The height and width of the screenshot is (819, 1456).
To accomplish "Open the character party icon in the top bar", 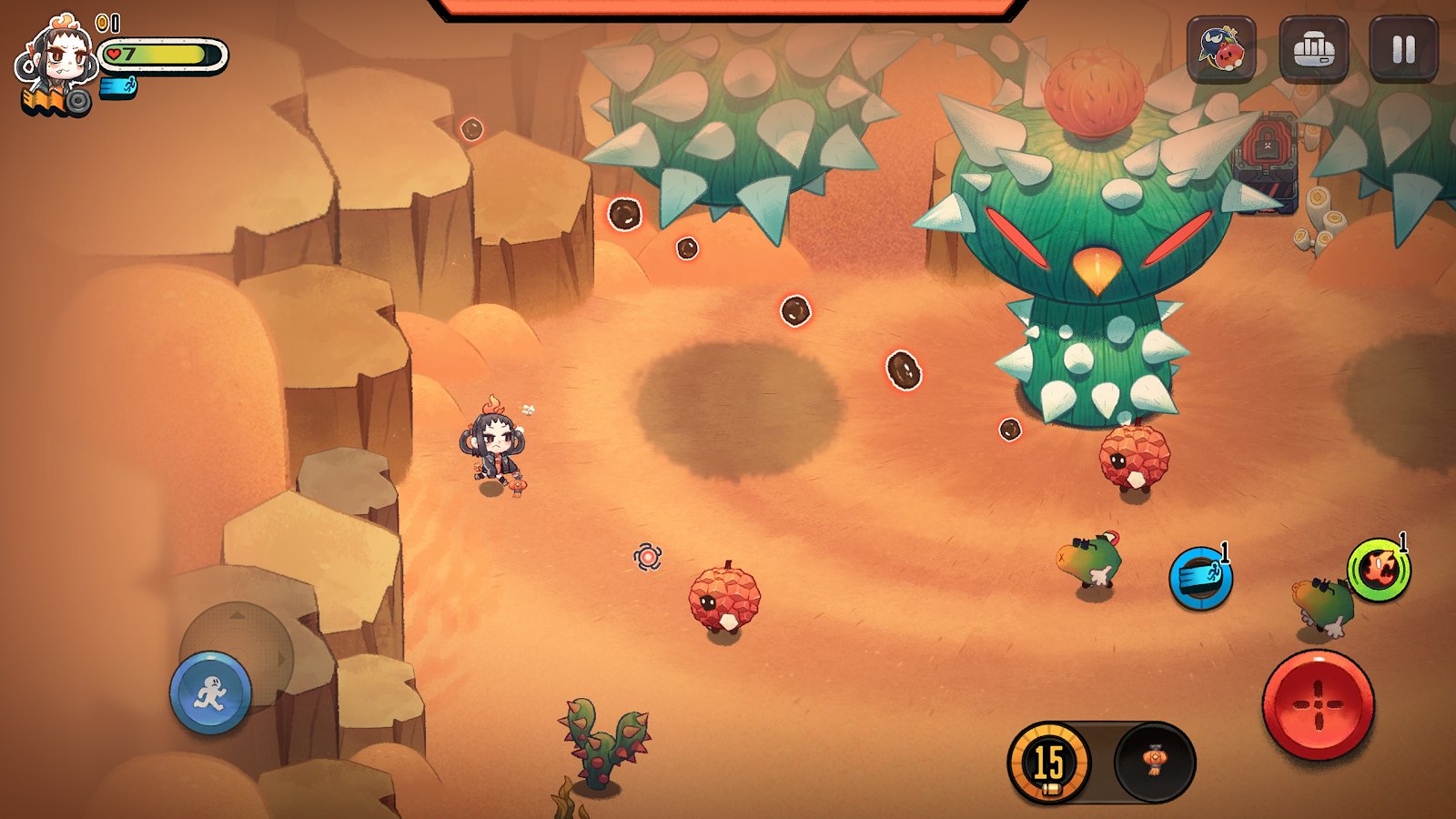I will (1221, 49).
